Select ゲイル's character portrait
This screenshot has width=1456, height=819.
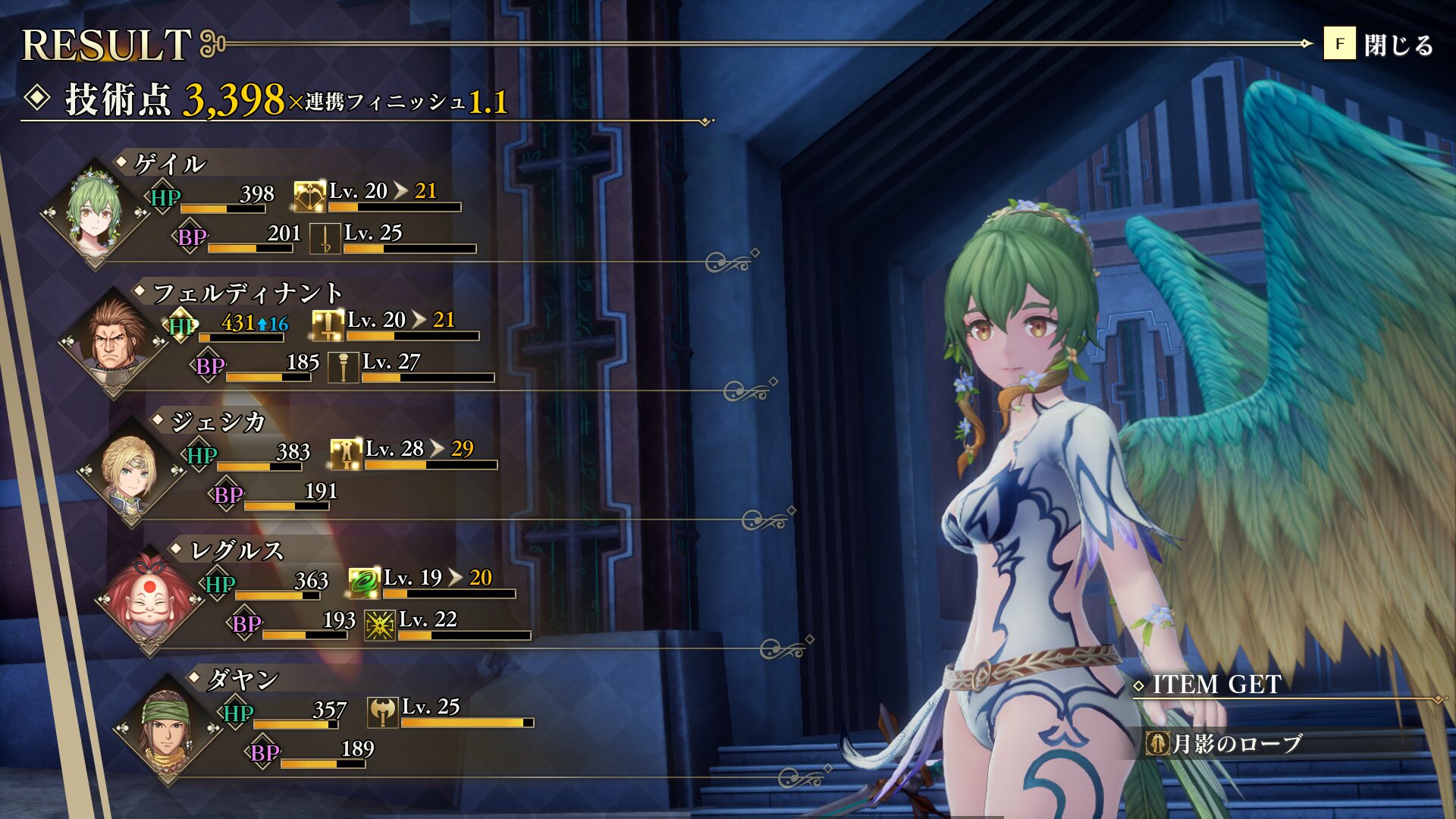pos(95,211)
